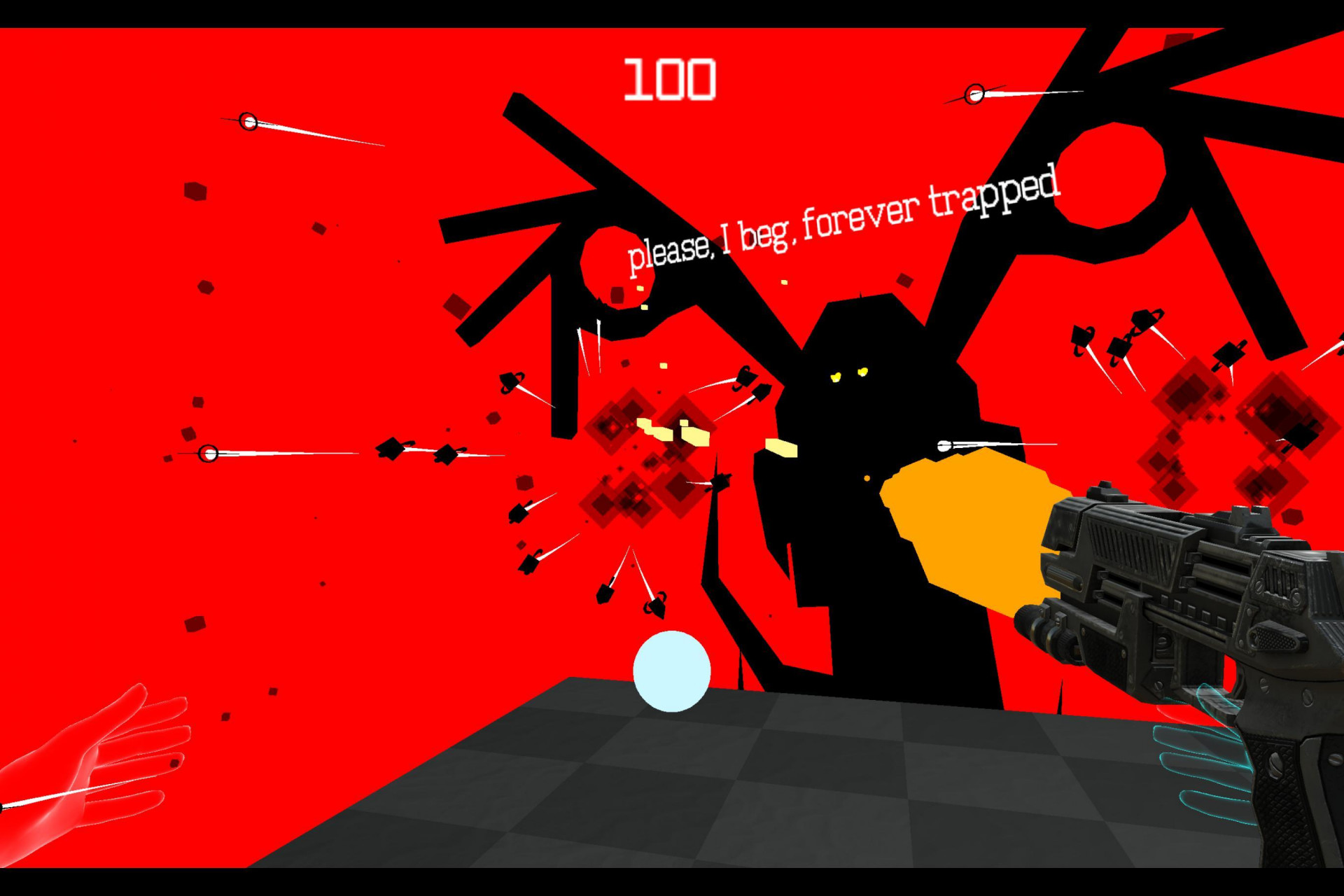Select the light blue orb above the floor
This screenshot has width=1344, height=896.
pos(672,671)
